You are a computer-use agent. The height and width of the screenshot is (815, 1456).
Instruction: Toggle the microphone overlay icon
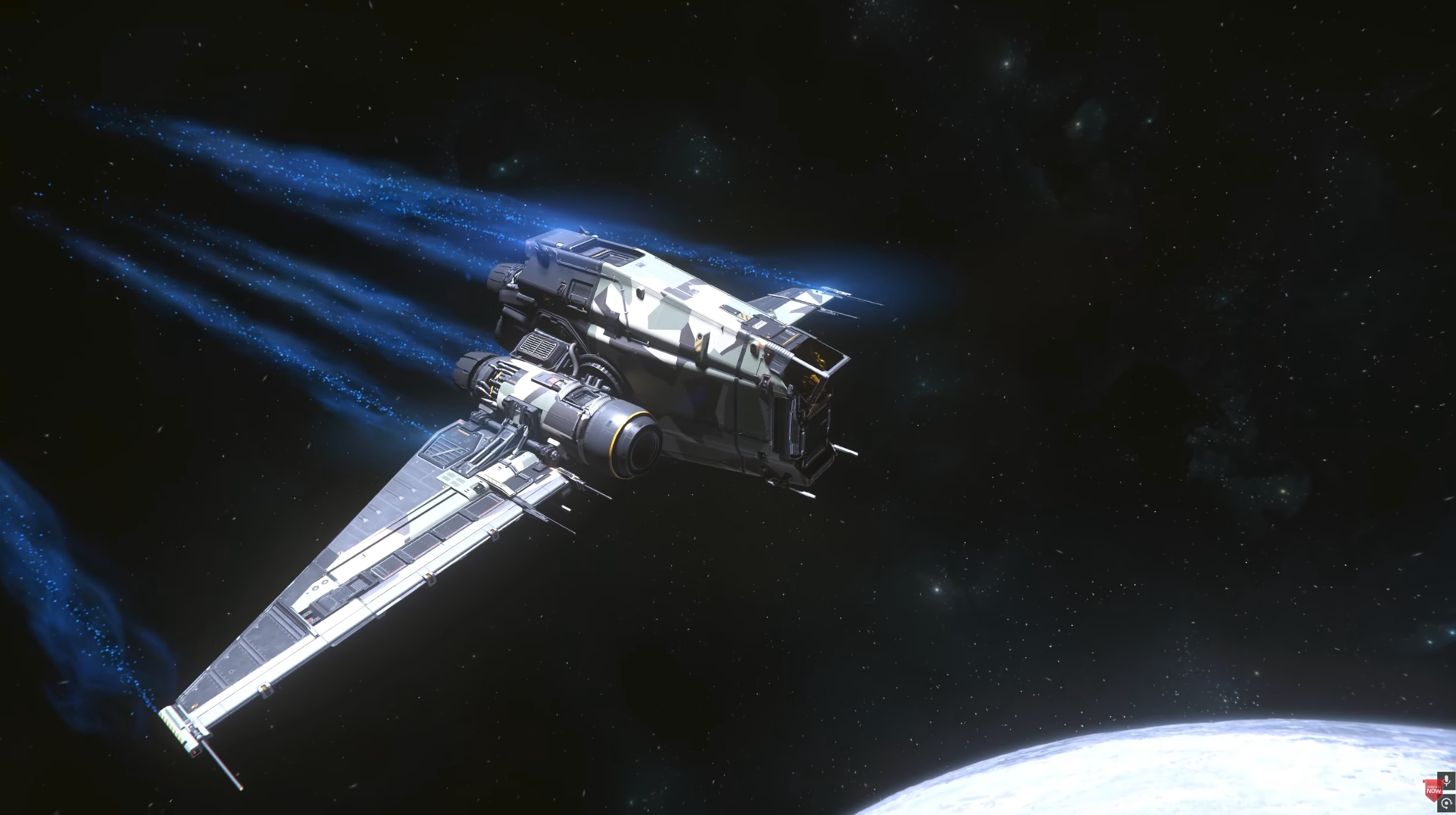[1446, 780]
